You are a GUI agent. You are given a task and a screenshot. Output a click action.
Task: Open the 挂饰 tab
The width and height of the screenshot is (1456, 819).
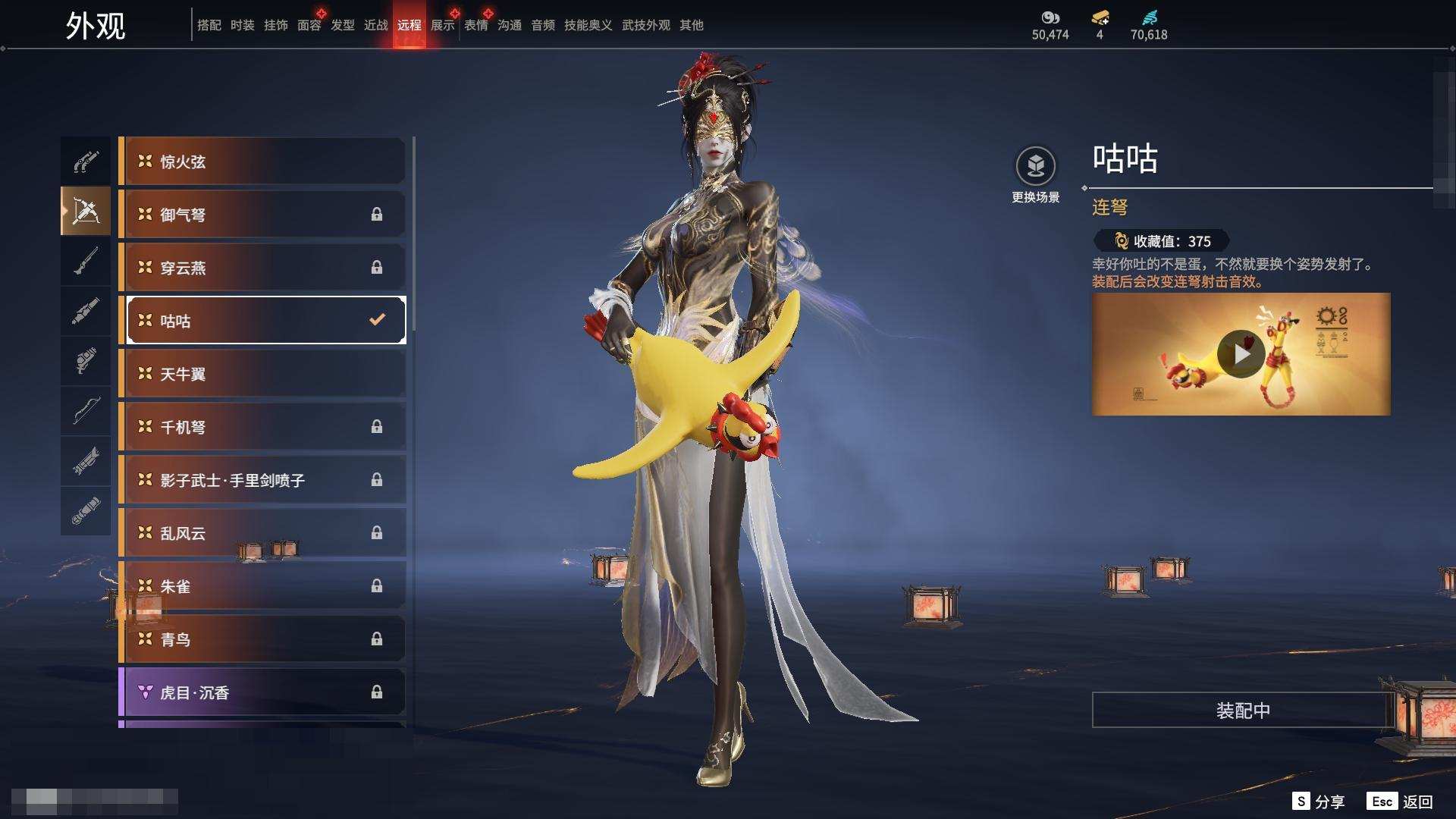275,25
